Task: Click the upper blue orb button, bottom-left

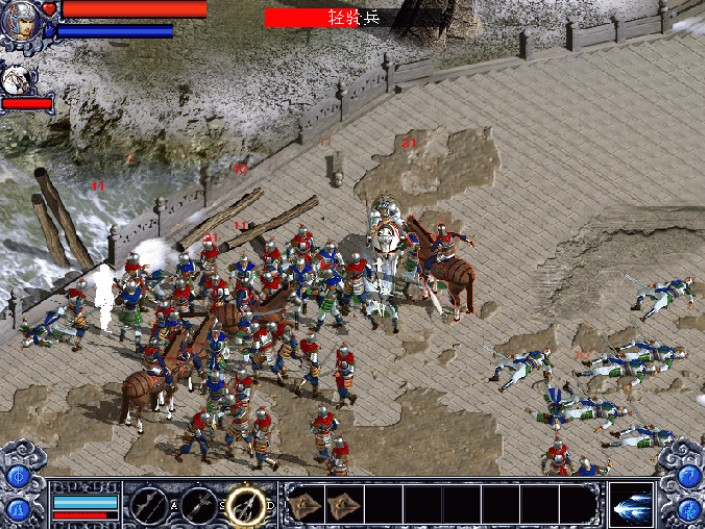Action: click(17, 475)
